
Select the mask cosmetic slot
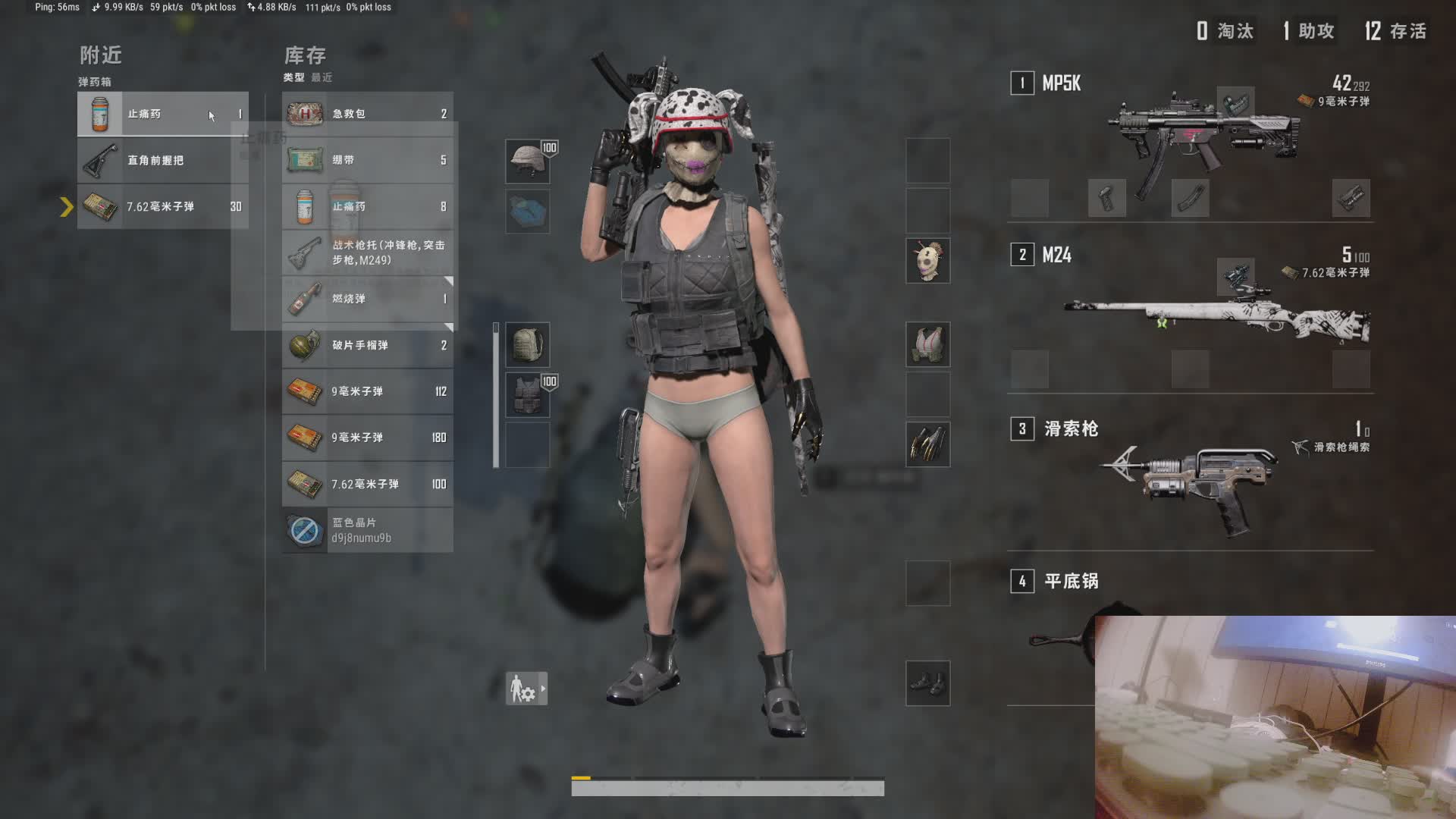927,261
